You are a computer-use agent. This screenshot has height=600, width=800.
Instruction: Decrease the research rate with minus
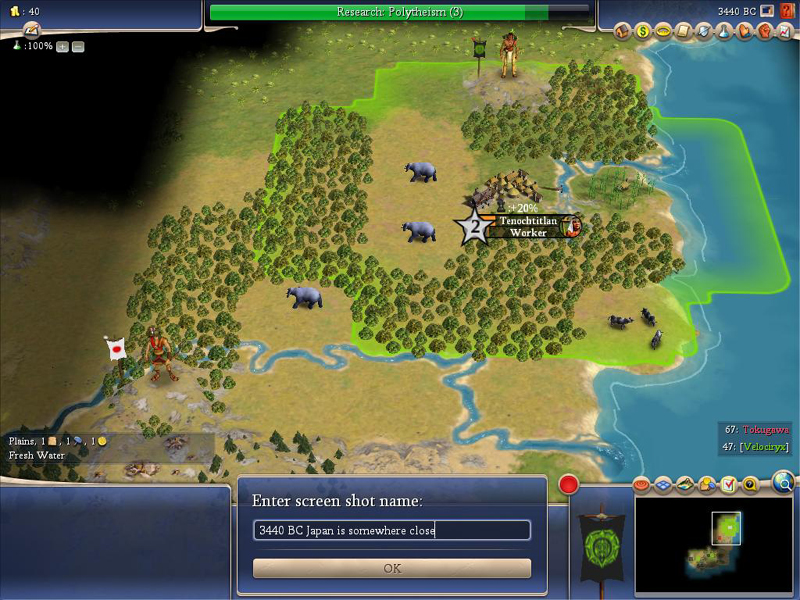pyautogui.click(x=78, y=47)
